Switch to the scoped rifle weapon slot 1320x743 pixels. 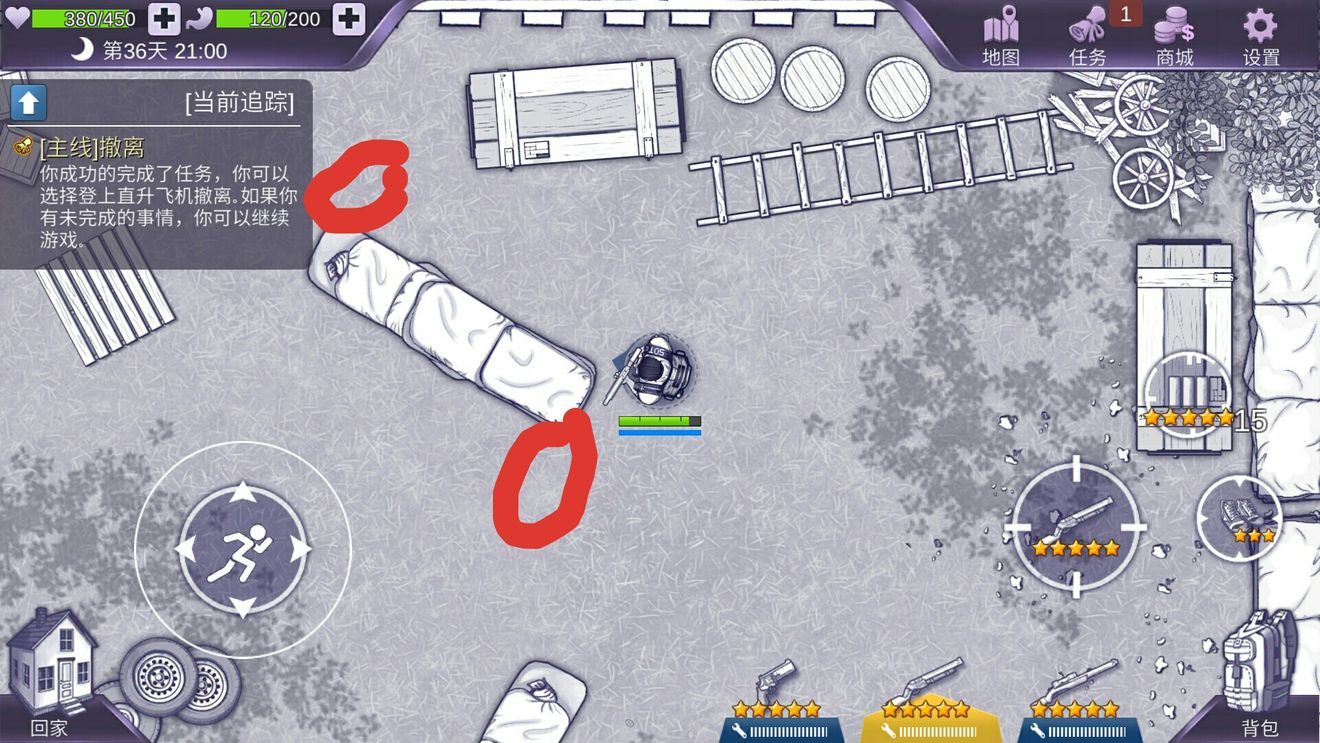pos(1076,700)
